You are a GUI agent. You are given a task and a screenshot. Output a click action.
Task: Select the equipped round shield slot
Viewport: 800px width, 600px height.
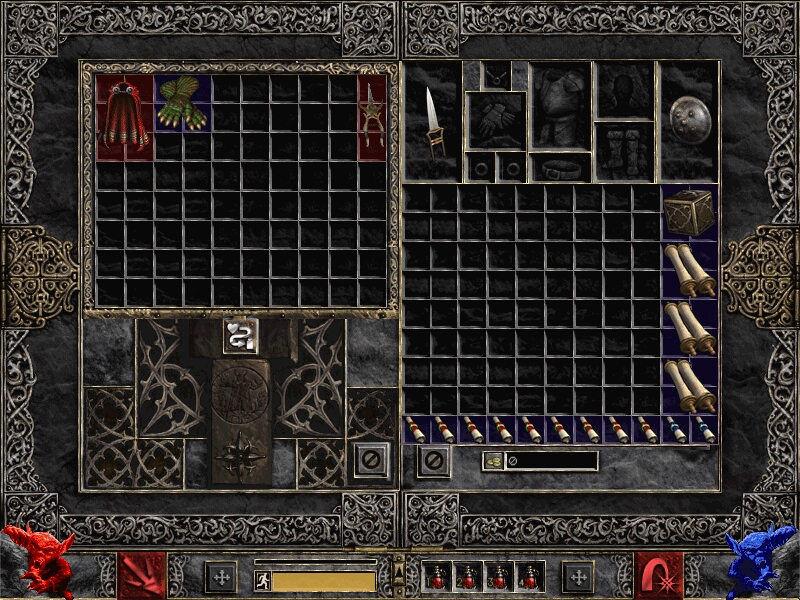coord(688,122)
